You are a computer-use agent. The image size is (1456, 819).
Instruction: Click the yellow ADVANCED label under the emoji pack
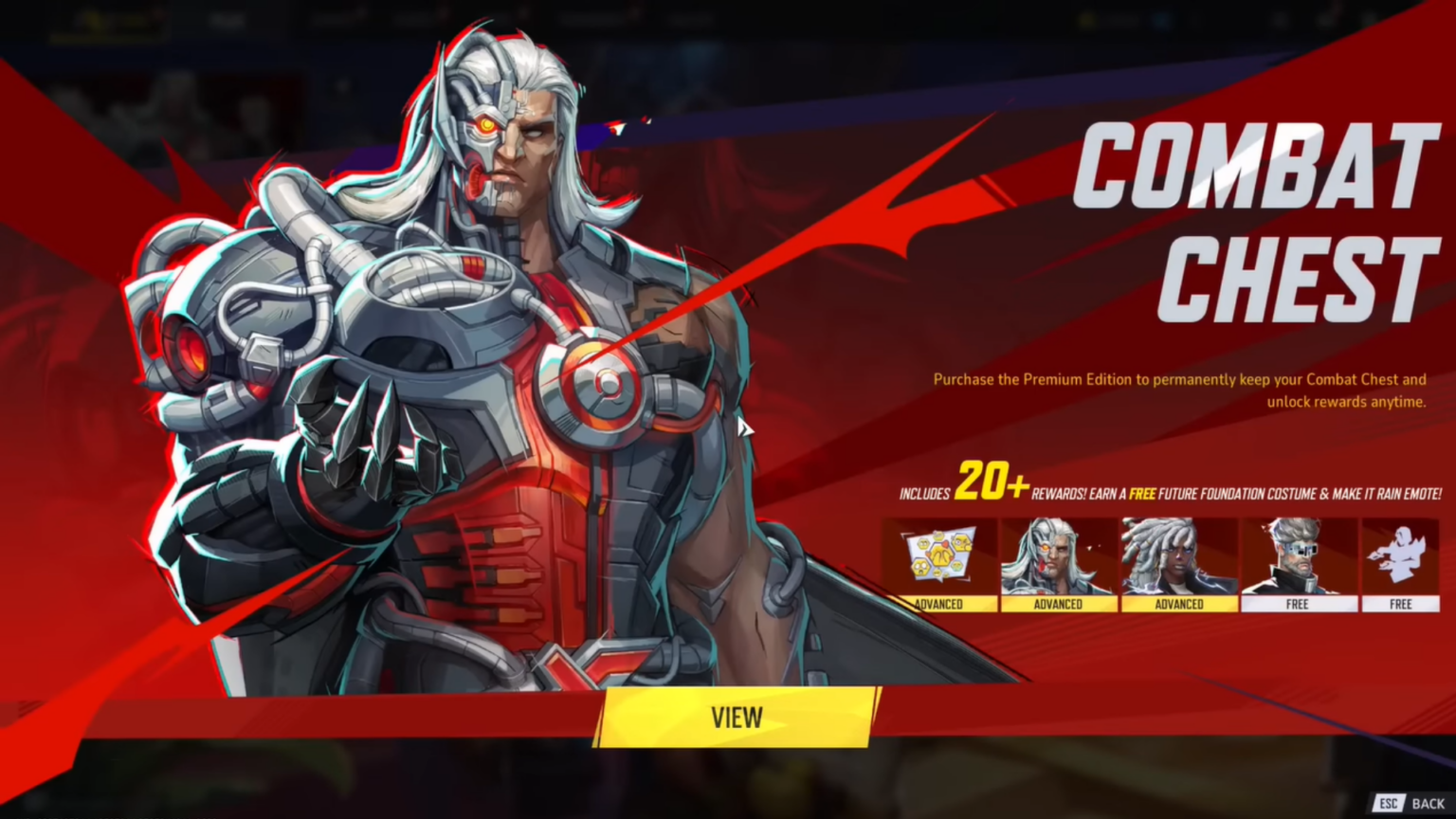coord(941,604)
